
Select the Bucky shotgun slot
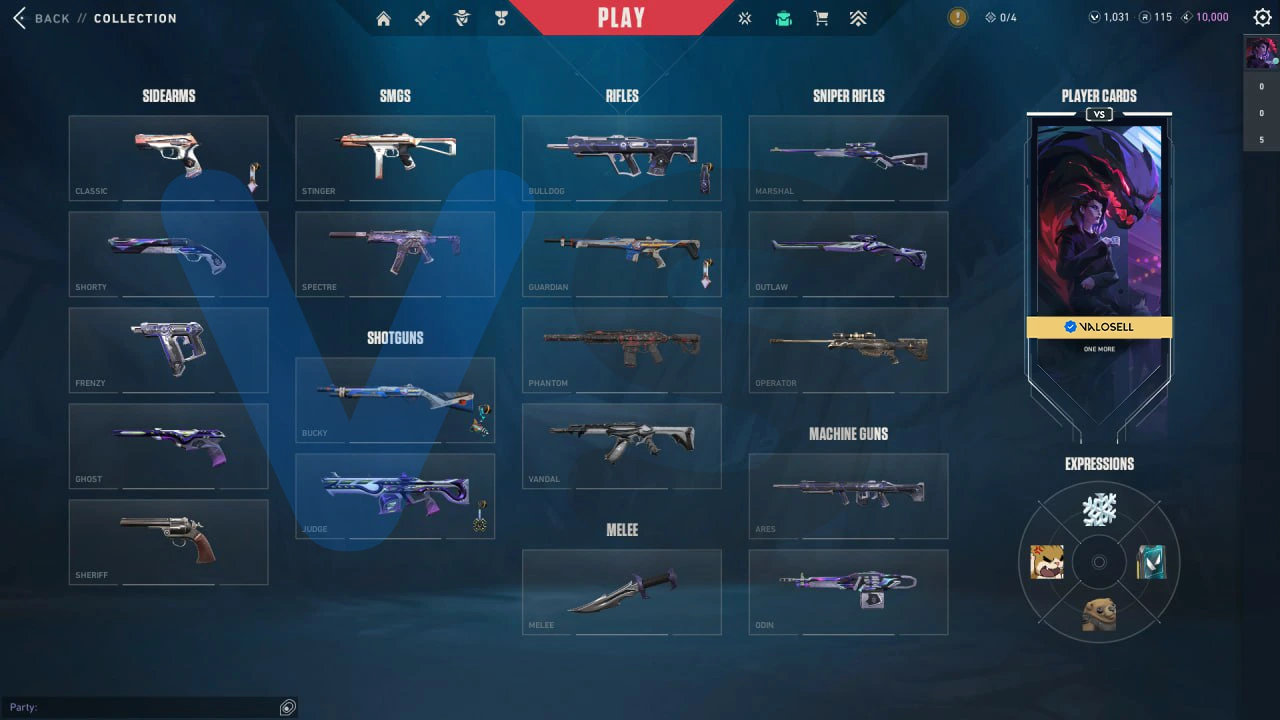395,399
